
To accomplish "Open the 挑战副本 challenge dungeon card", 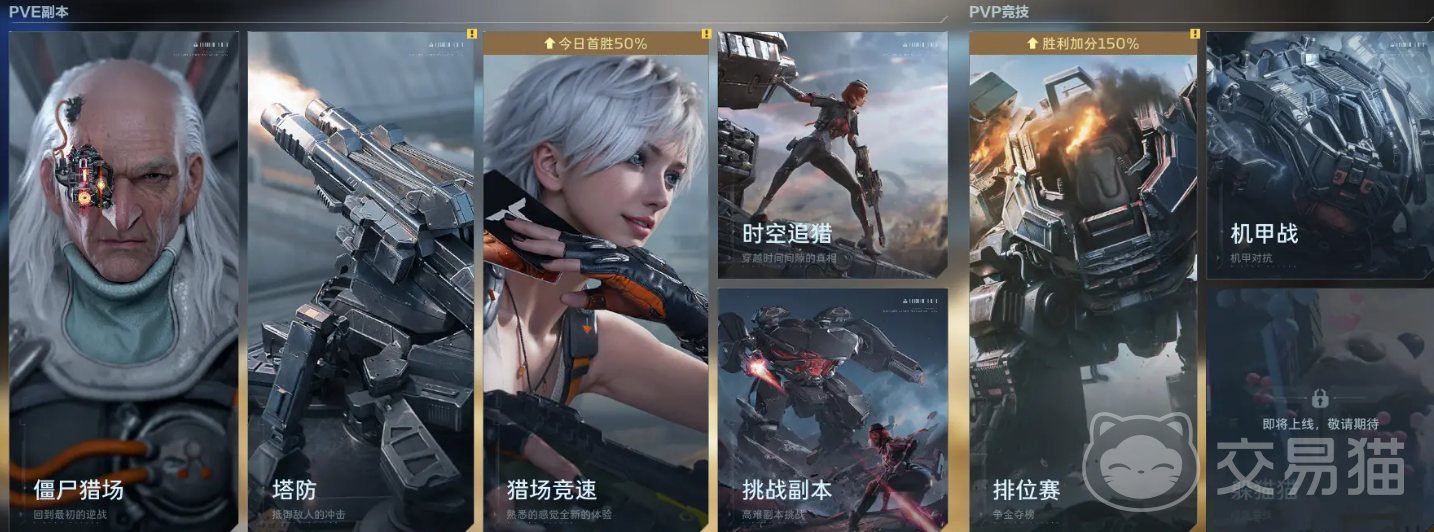I will click(832, 408).
